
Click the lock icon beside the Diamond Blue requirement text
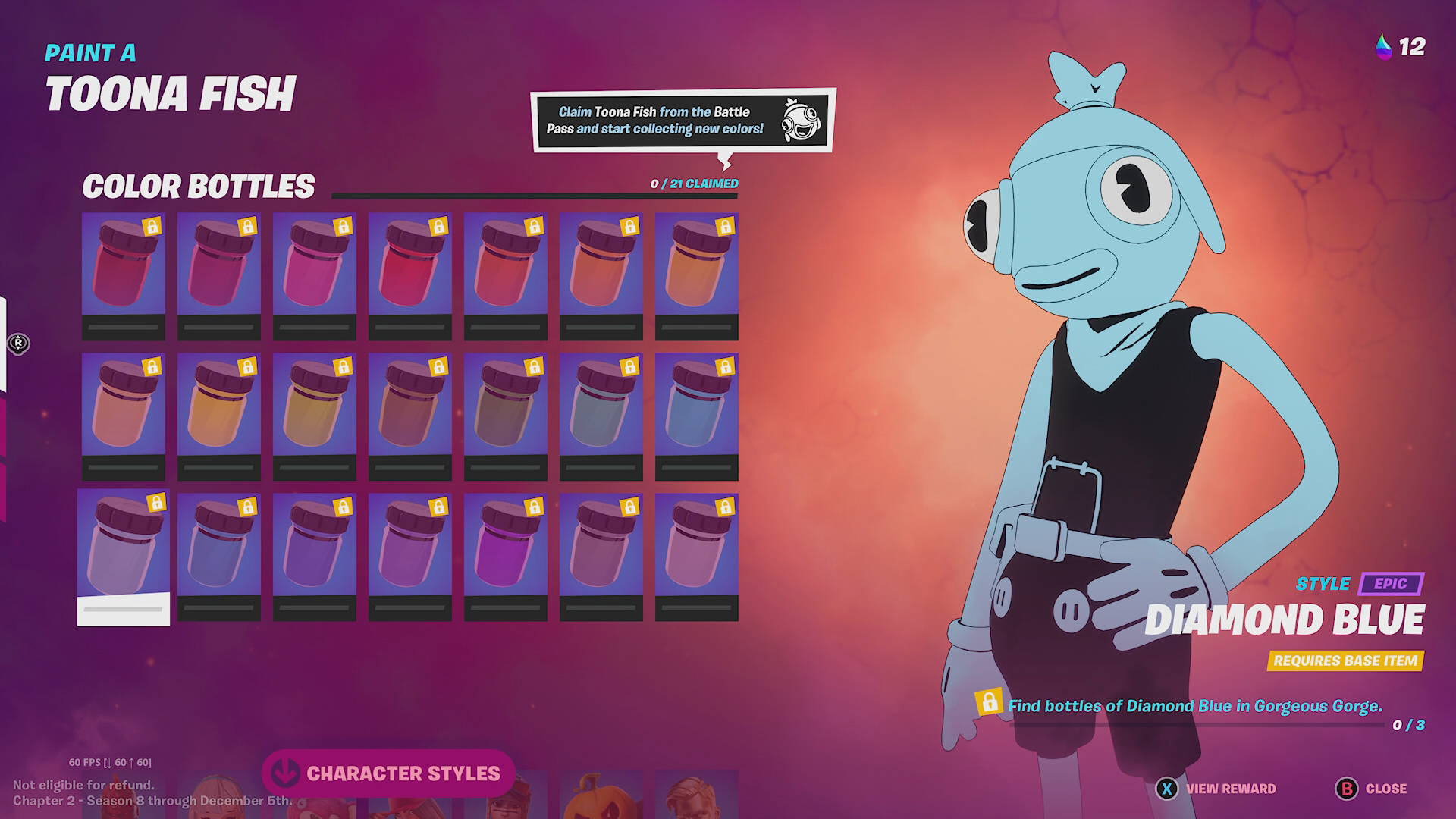pos(991,704)
